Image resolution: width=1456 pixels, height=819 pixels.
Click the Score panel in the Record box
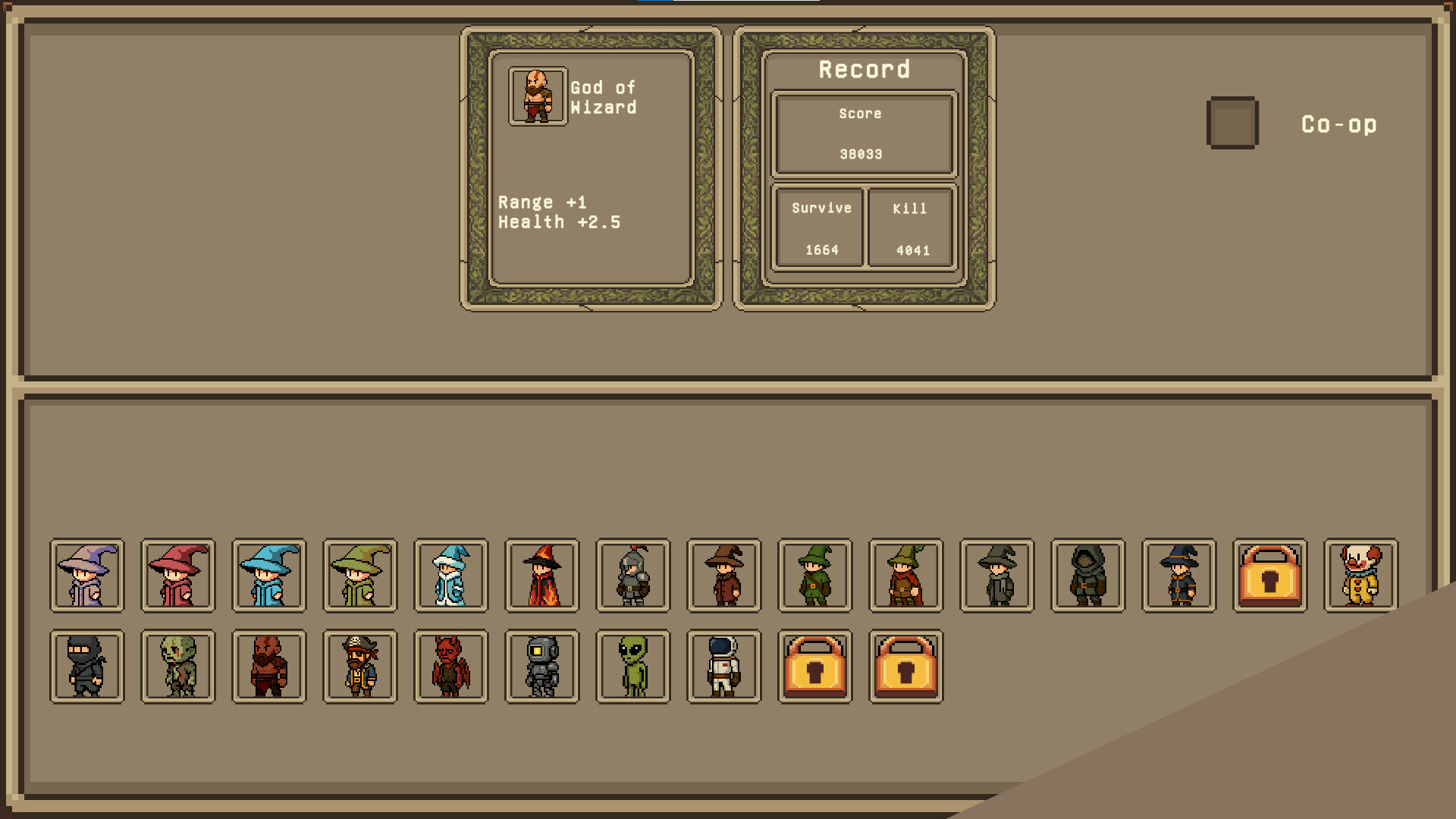(x=862, y=133)
